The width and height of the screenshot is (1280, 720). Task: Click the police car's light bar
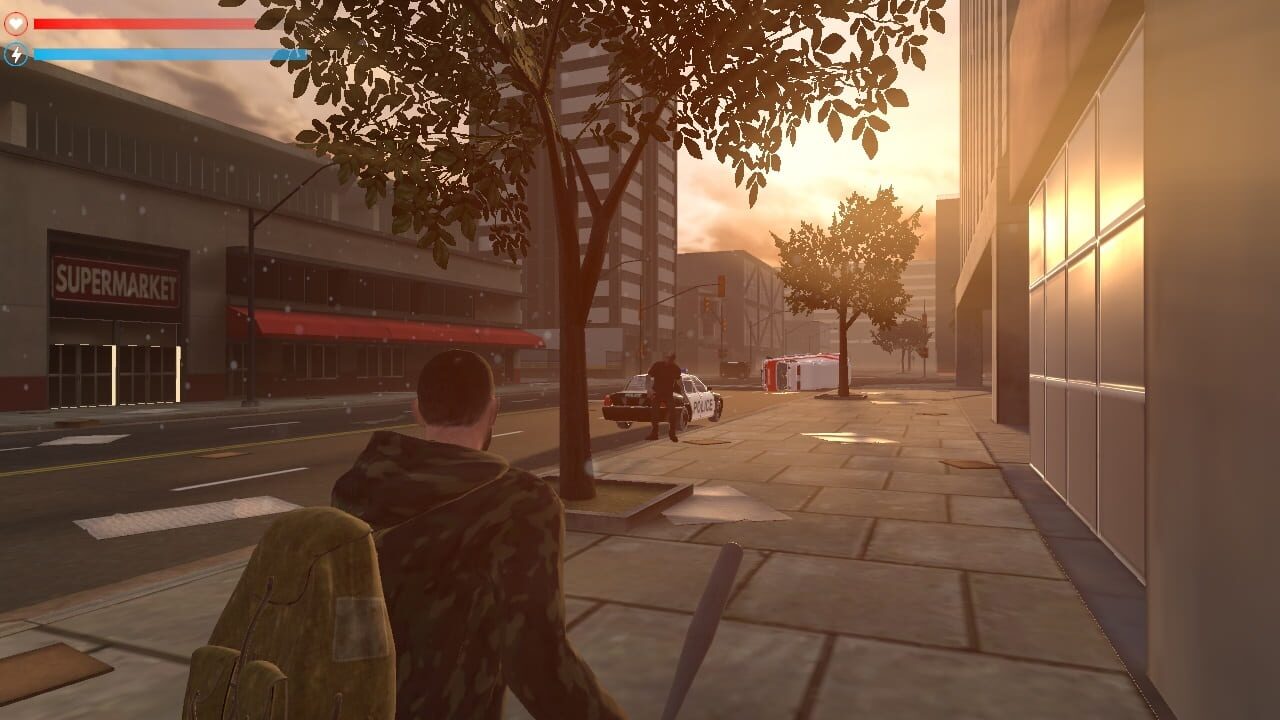point(684,370)
